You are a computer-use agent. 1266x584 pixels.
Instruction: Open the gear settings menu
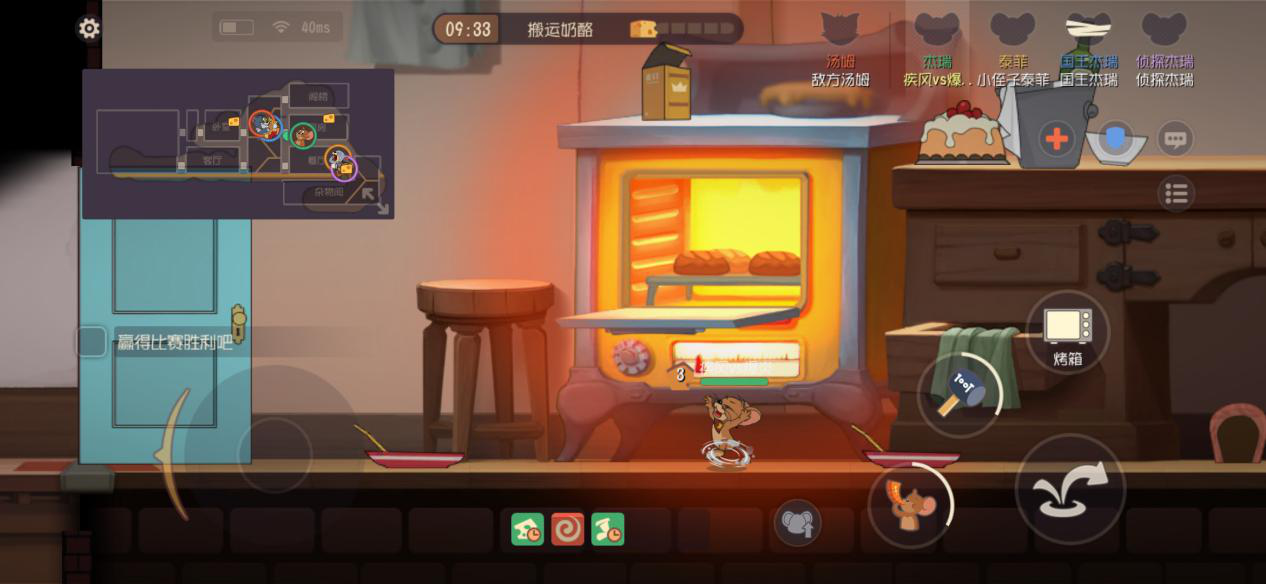coord(89,28)
